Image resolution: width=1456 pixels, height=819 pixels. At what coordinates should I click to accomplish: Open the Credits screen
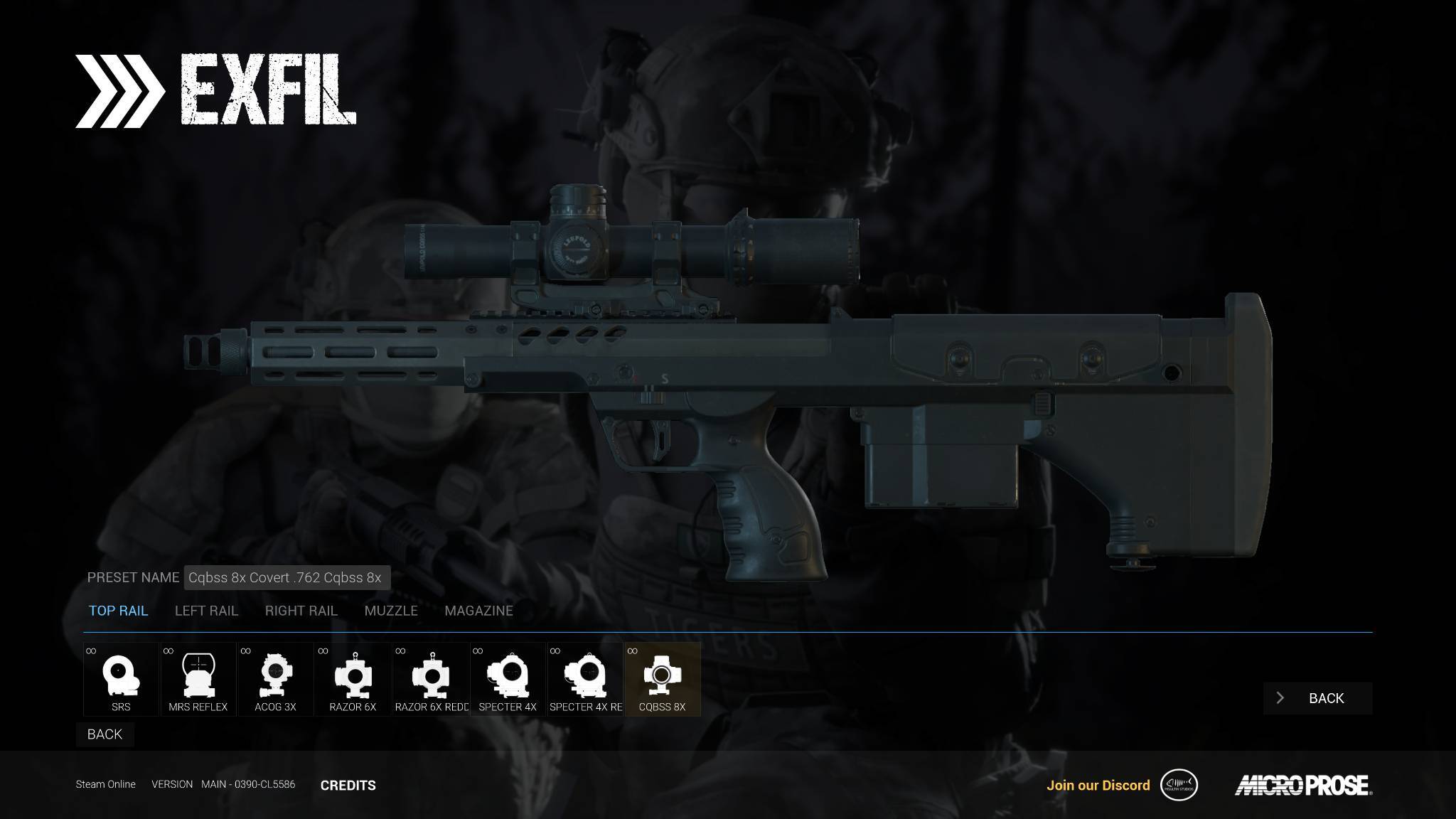pos(348,786)
